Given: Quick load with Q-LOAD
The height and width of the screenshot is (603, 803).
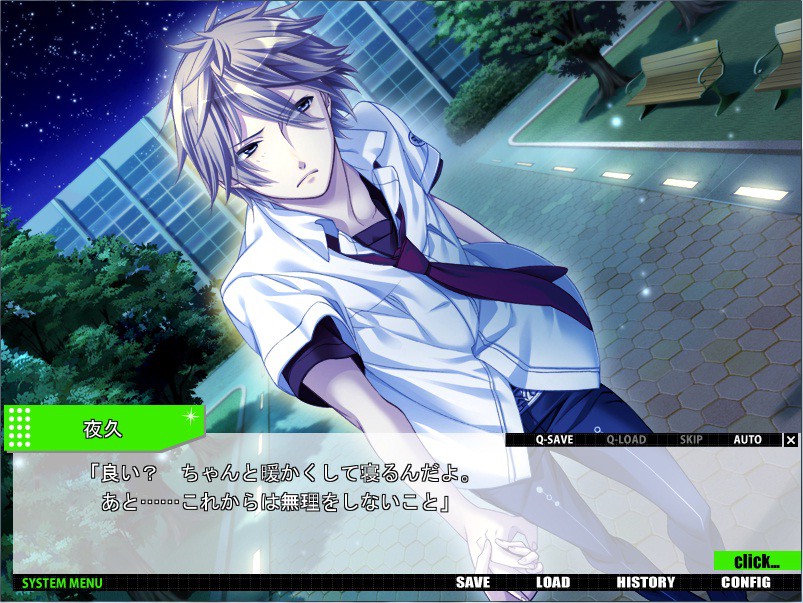Looking at the screenshot, I should point(626,439).
